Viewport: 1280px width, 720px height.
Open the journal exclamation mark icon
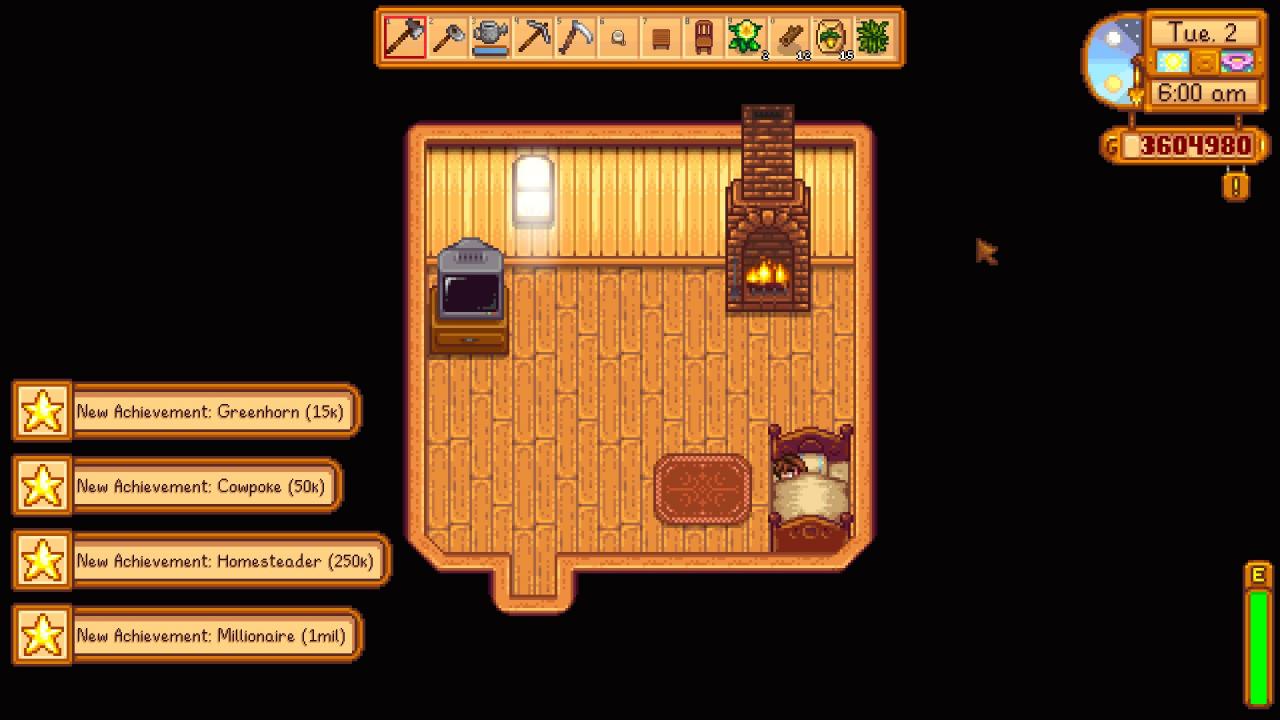click(x=1236, y=186)
